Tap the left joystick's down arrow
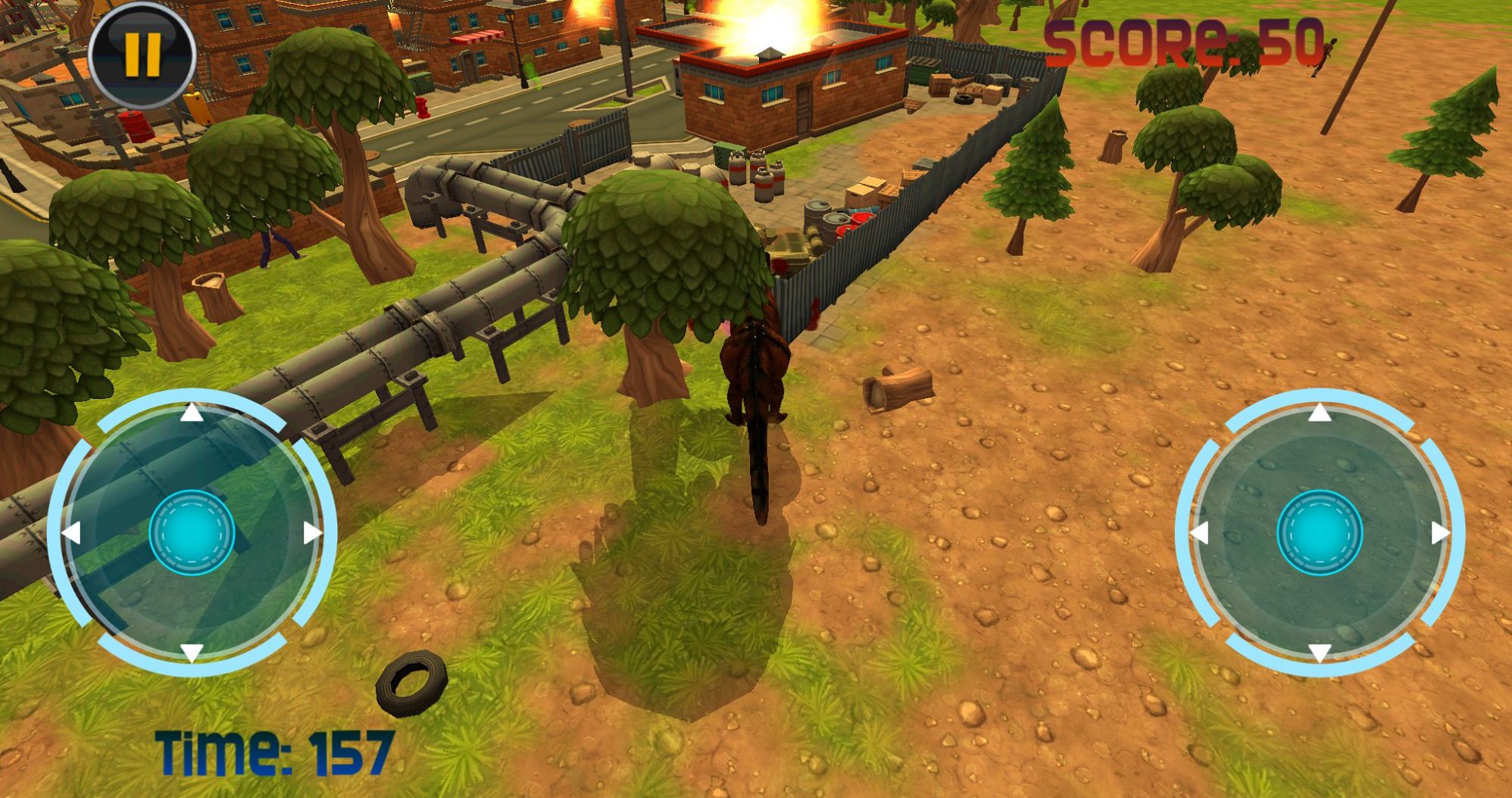 coord(192,652)
